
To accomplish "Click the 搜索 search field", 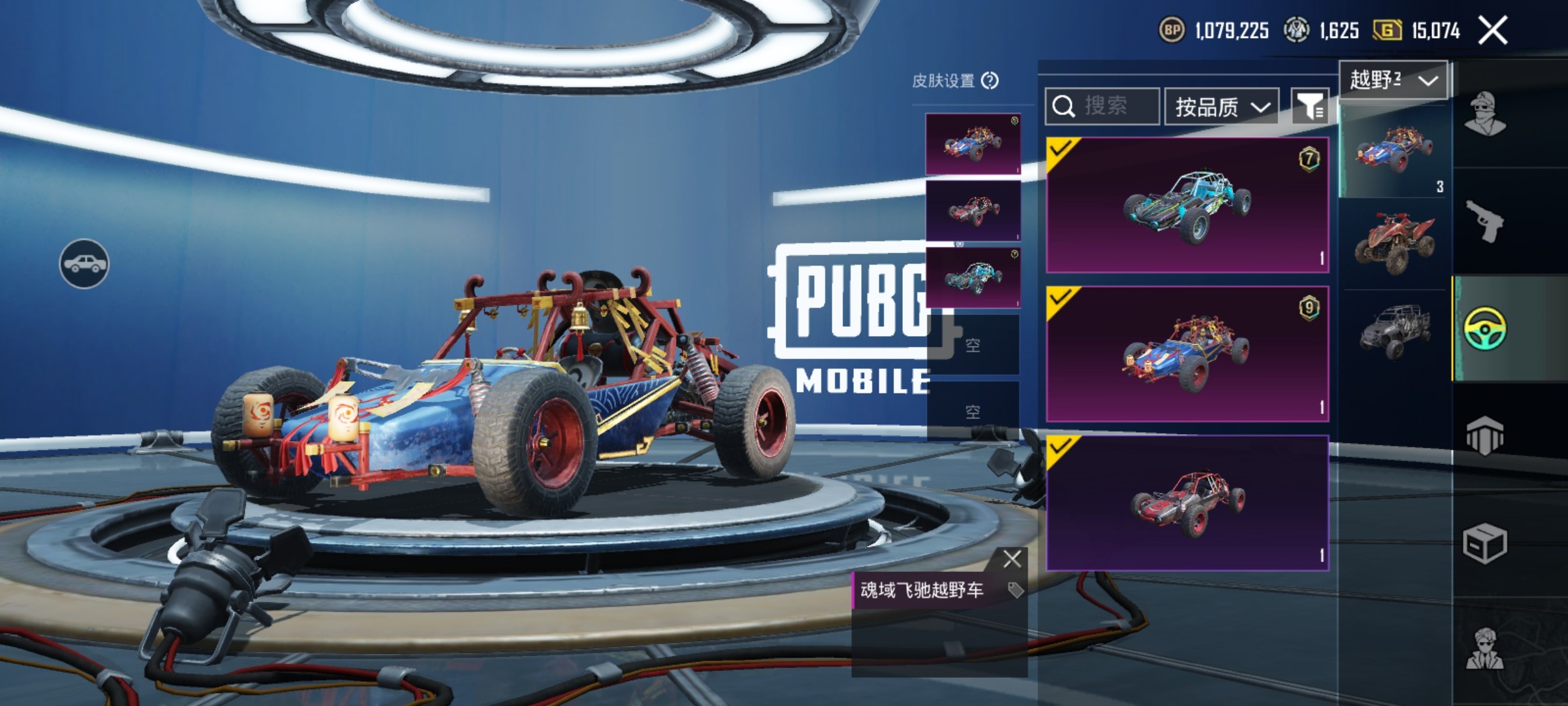I will [x=1103, y=106].
